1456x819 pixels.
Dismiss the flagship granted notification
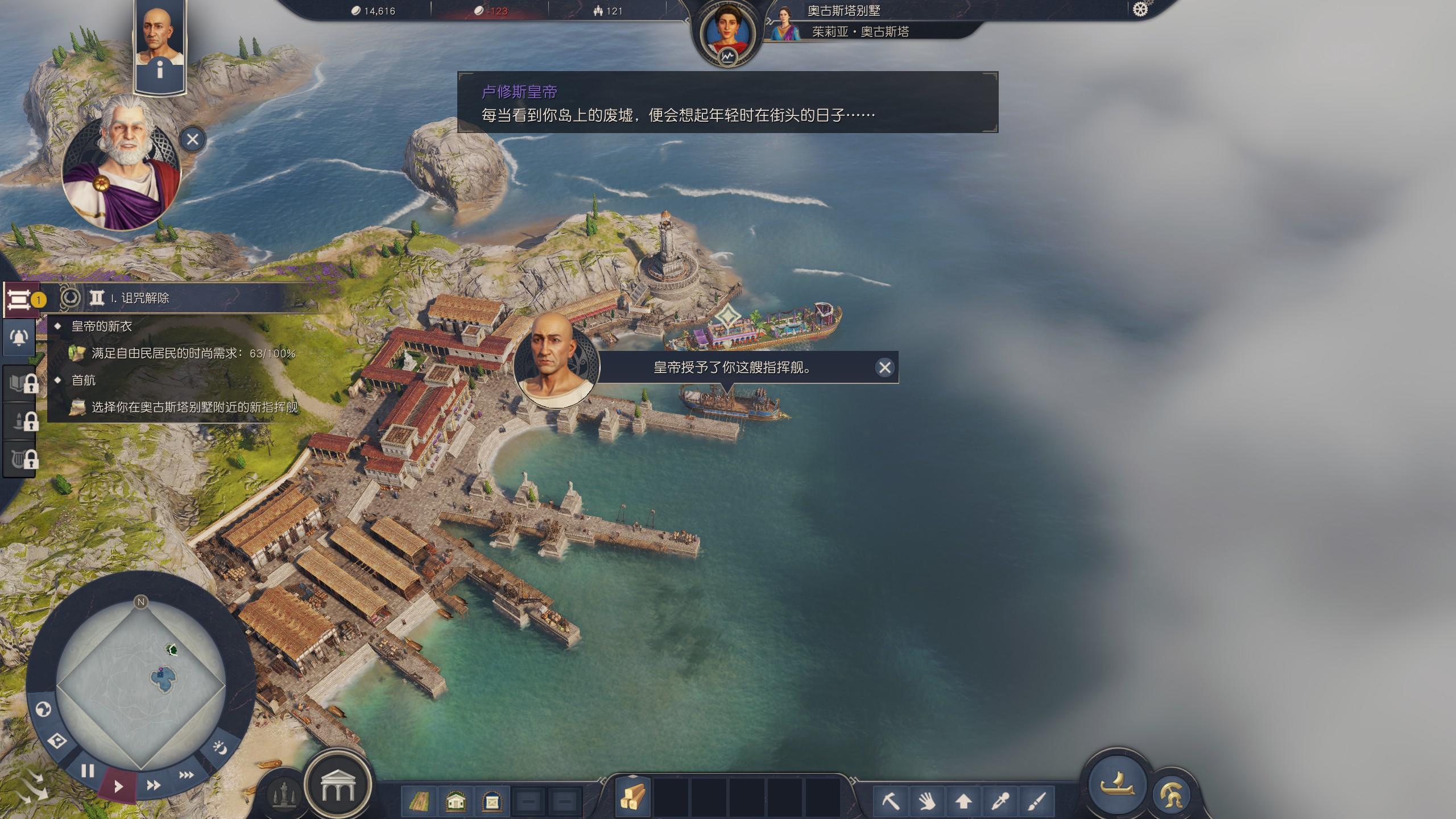pyautogui.click(x=884, y=368)
